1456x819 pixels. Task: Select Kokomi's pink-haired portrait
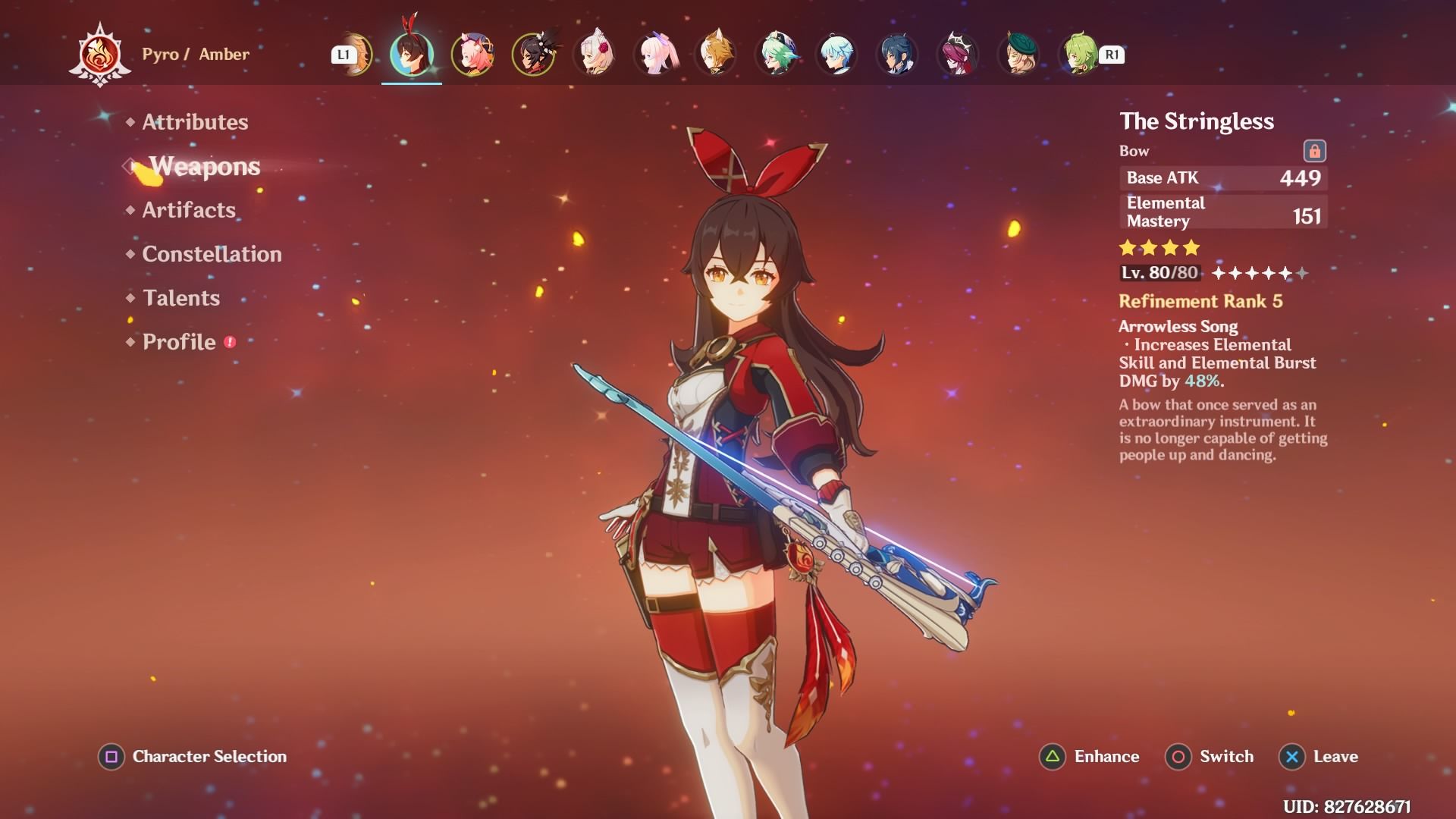tap(654, 55)
